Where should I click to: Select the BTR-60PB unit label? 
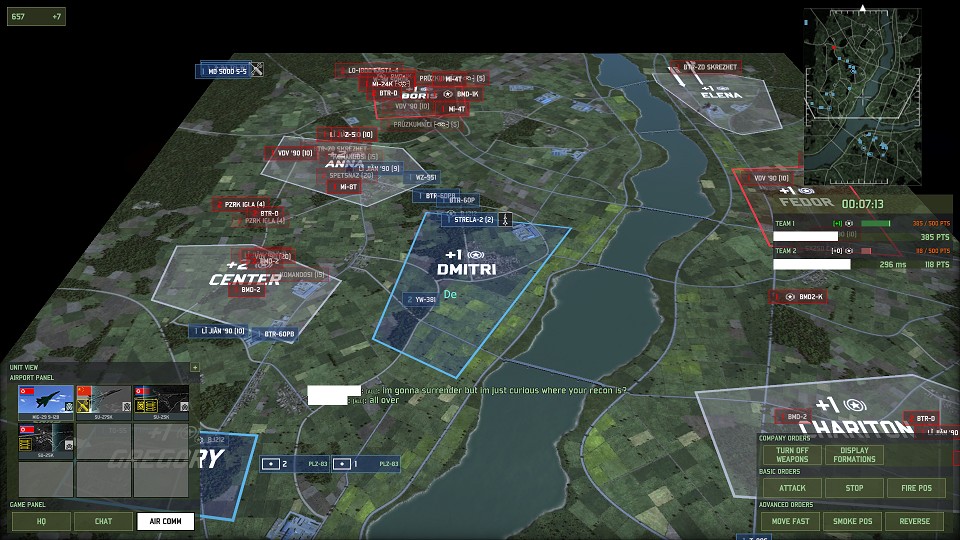(274, 333)
